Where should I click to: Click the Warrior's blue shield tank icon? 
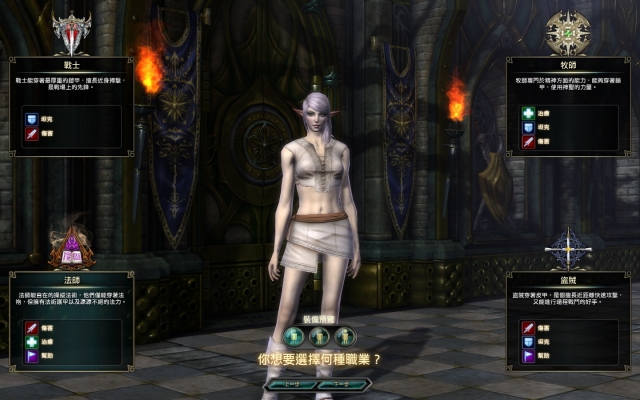point(31,118)
